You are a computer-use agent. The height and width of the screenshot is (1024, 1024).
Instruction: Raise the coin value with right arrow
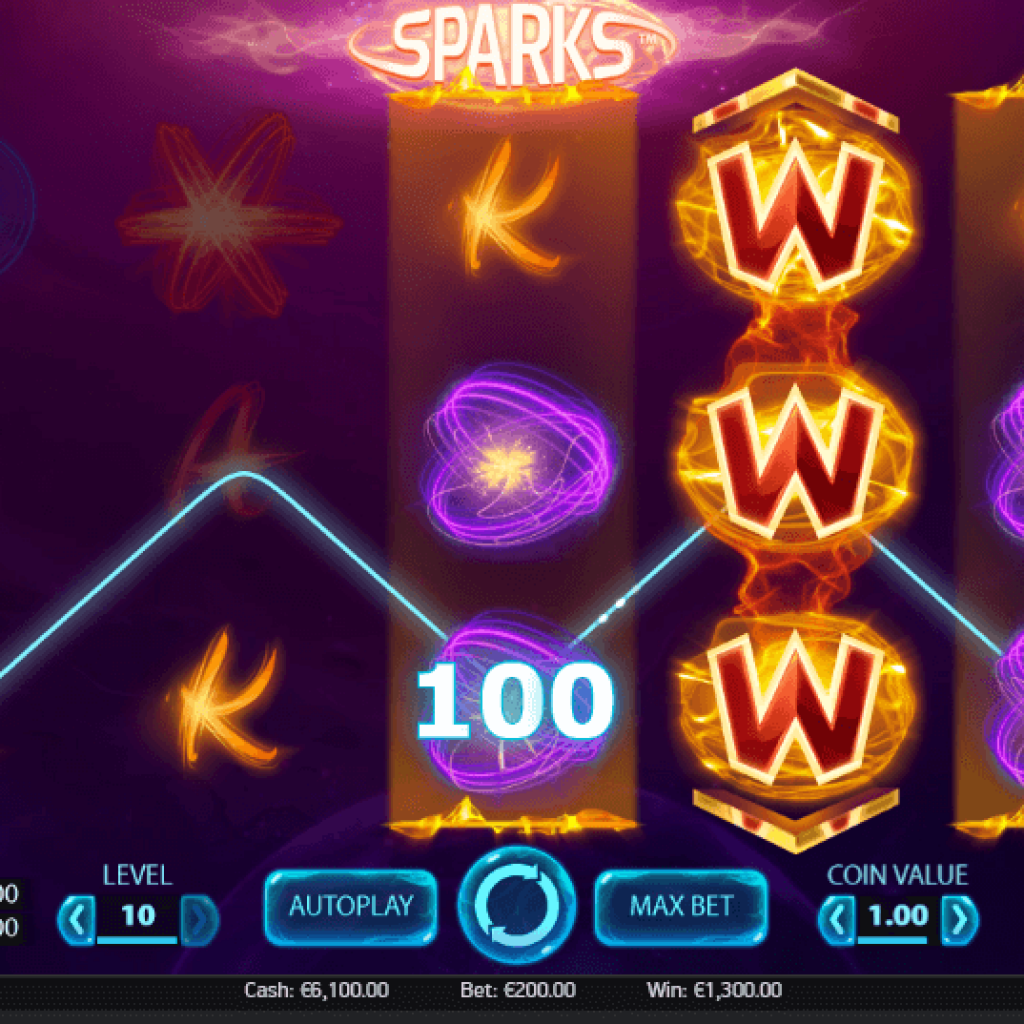click(960, 918)
